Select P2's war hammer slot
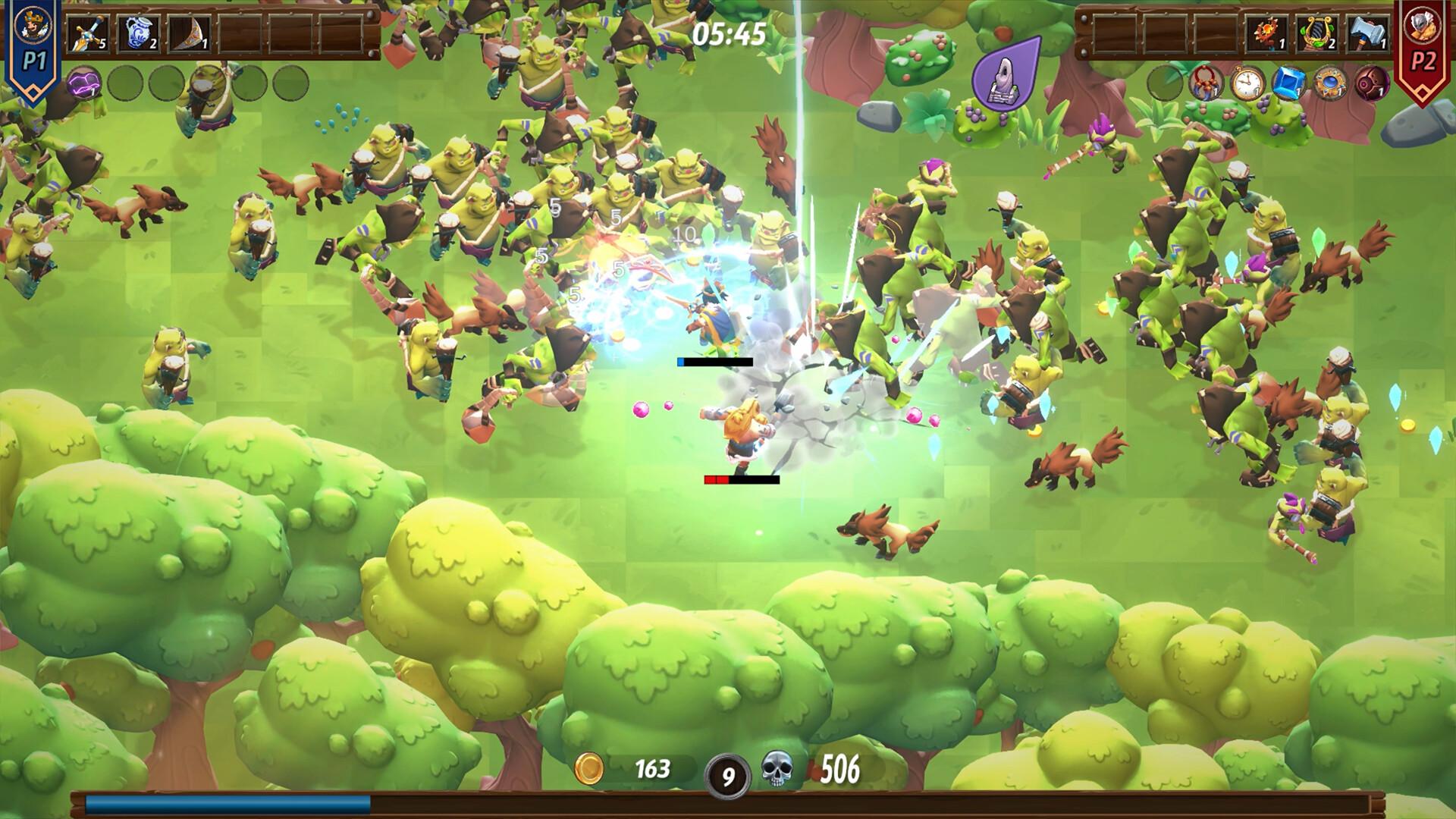The image size is (1456, 819). (1367, 33)
